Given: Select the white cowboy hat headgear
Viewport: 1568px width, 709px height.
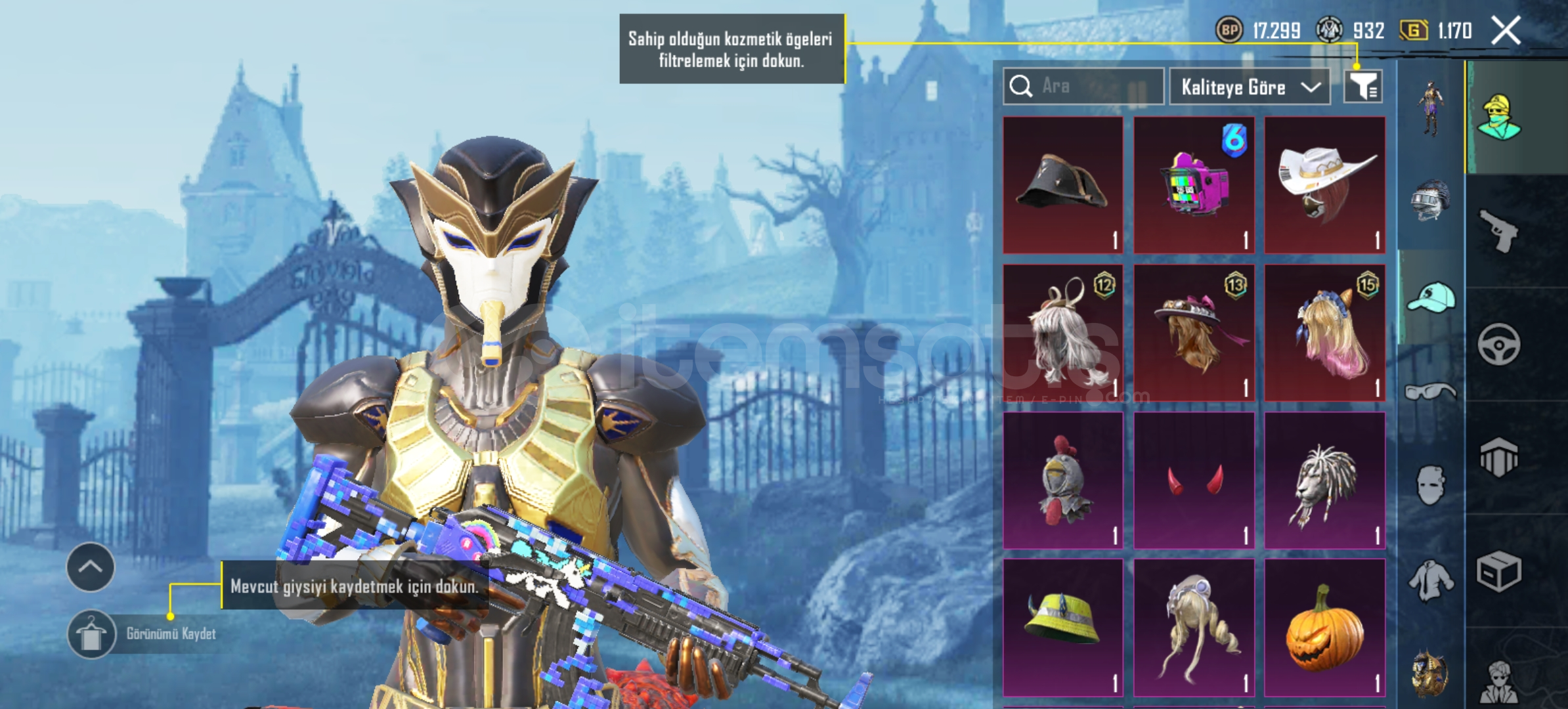Looking at the screenshot, I should [x=1324, y=185].
